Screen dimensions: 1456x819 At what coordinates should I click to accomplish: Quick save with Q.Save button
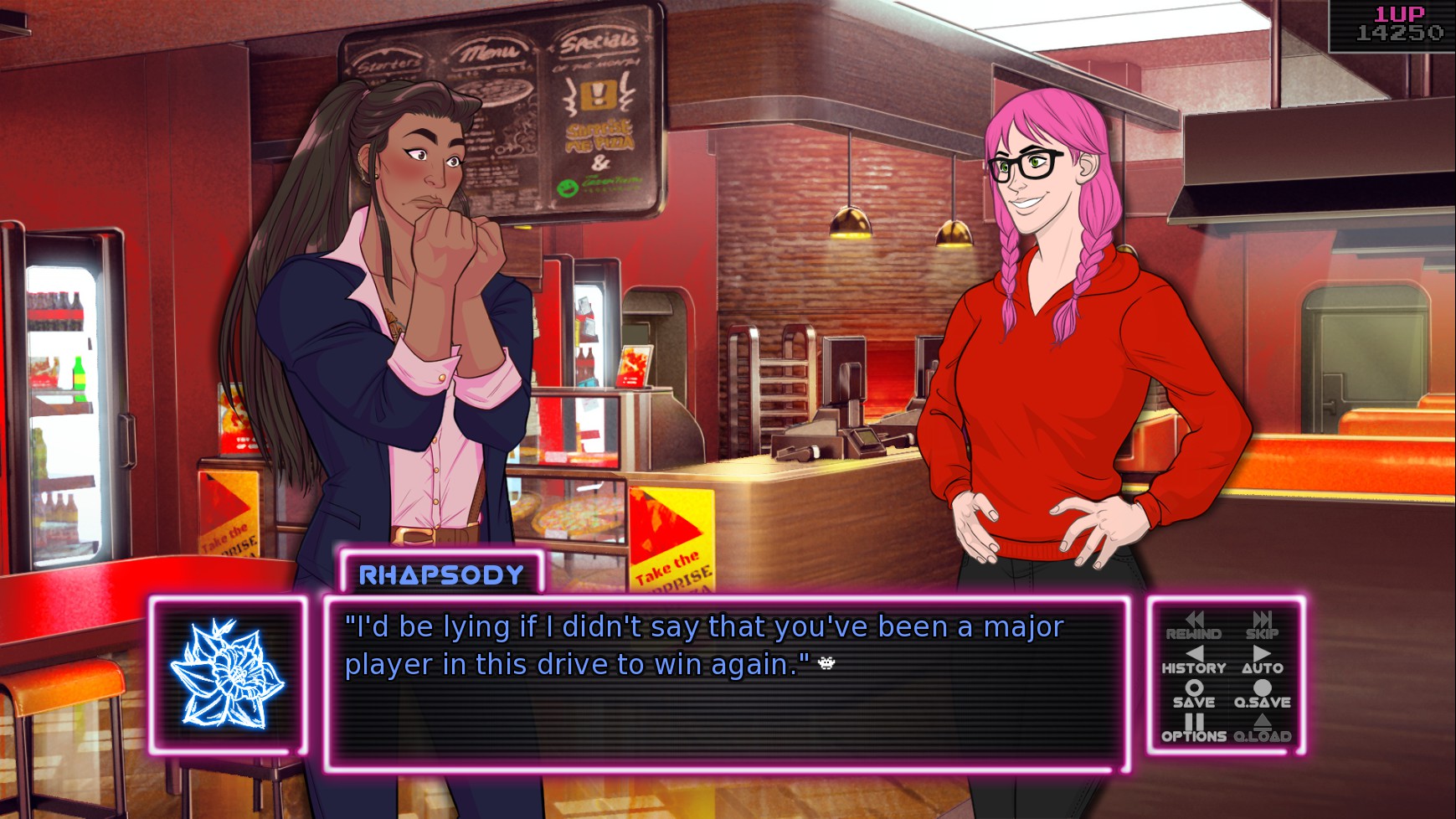coord(1262,694)
